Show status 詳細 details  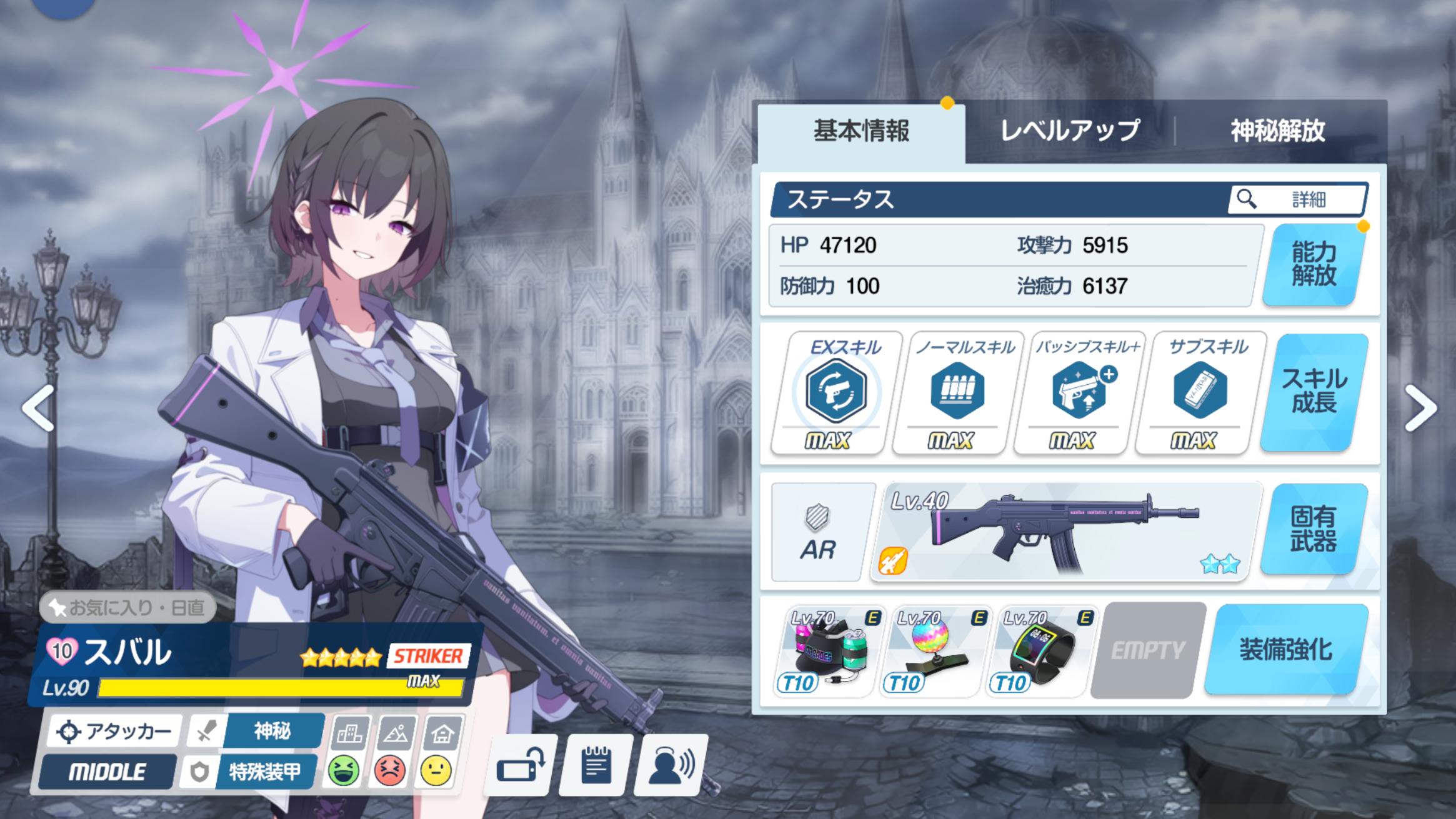pos(1297,199)
